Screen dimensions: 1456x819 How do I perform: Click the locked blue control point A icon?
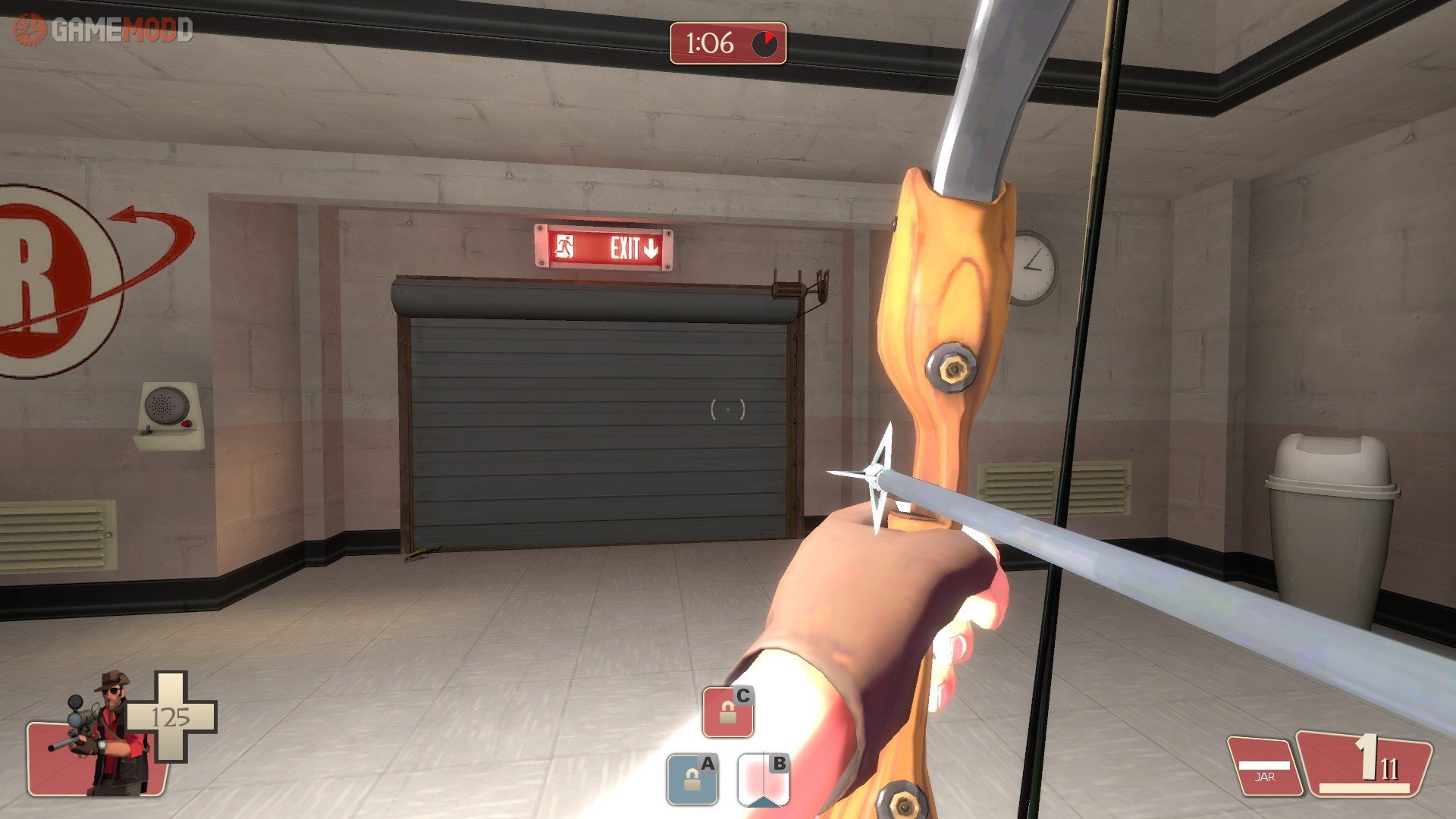(692, 779)
